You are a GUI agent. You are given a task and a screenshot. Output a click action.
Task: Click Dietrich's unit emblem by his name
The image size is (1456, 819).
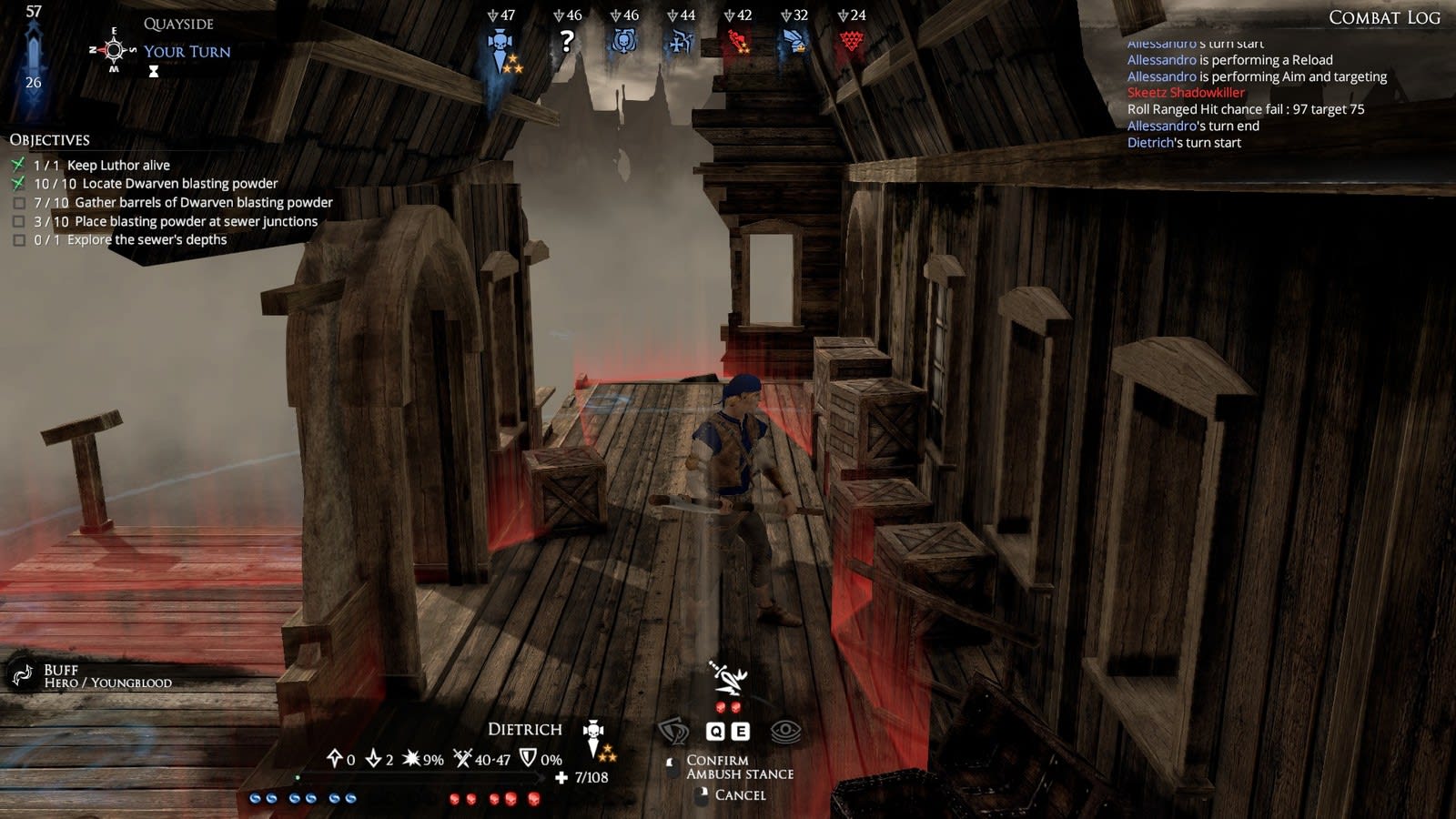pyautogui.click(x=593, y=735)
